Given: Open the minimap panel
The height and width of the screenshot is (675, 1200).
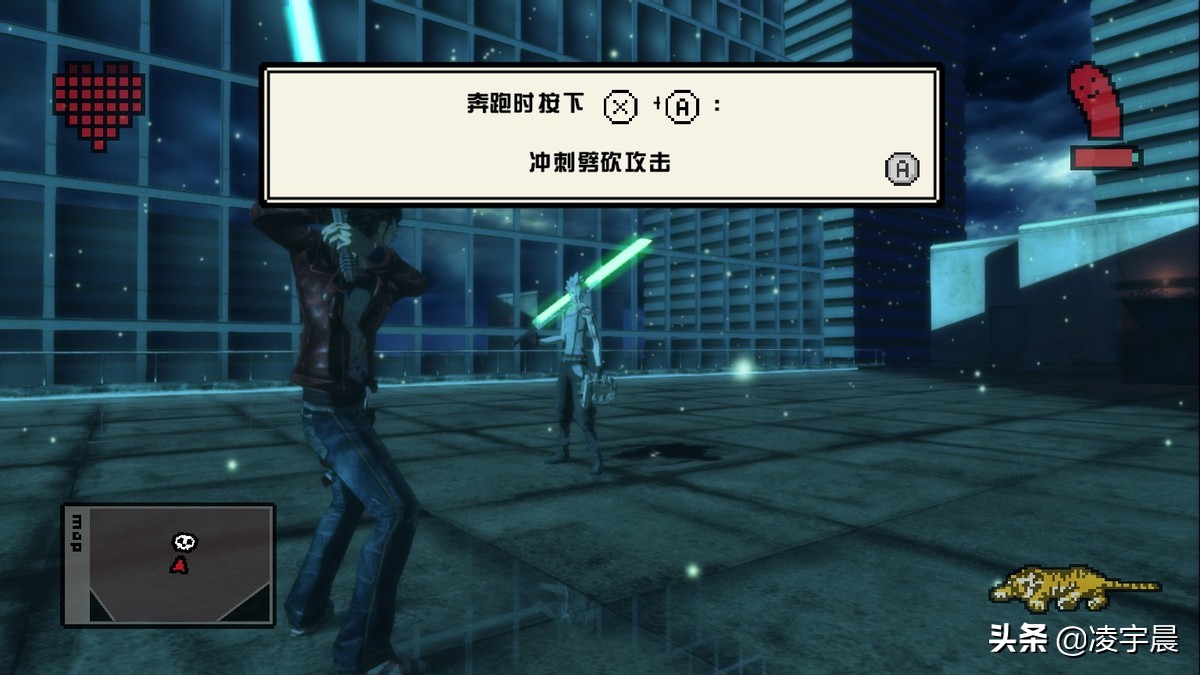Looking at the screenshot, I should 168,565.
